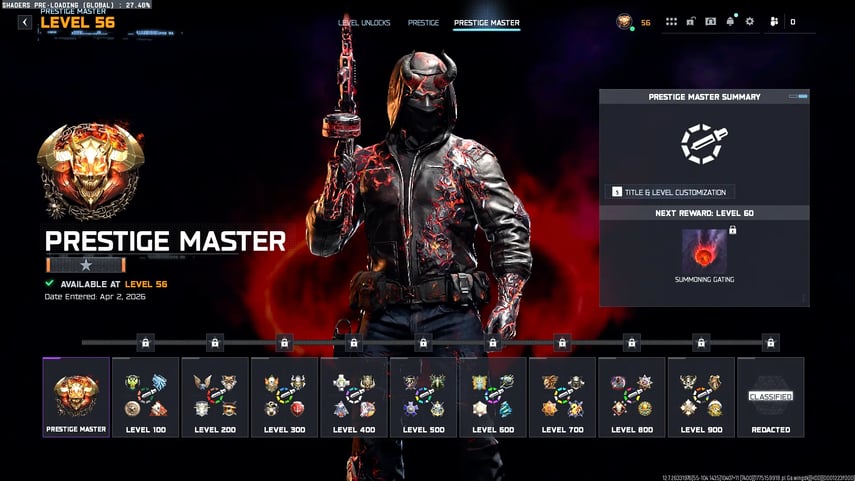
Task: Open the Level 600 emblem tile
Action: (x=493, y=397)
